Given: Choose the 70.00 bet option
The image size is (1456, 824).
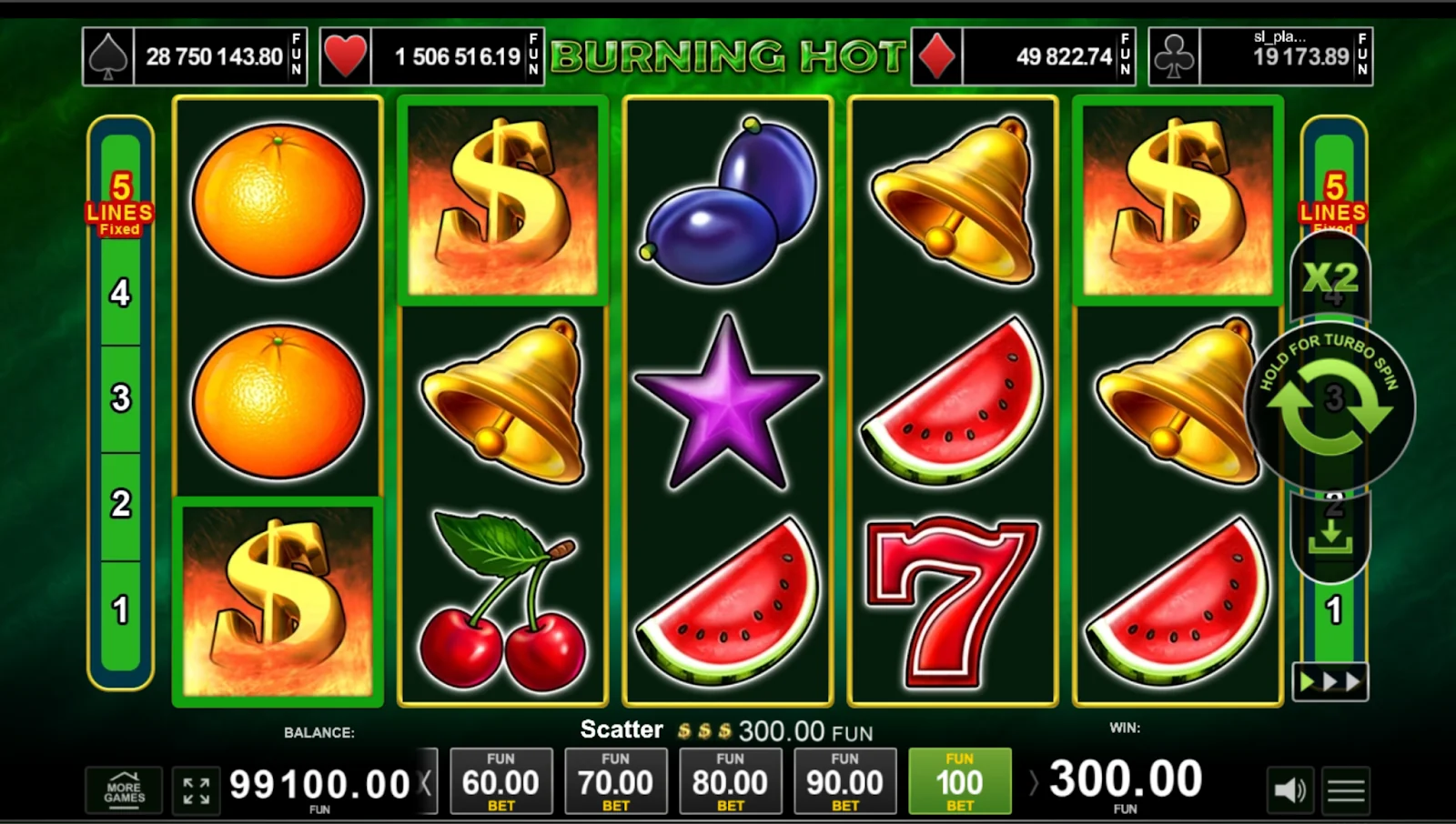Looking at the screenshot, I should (x=615, y=781).
